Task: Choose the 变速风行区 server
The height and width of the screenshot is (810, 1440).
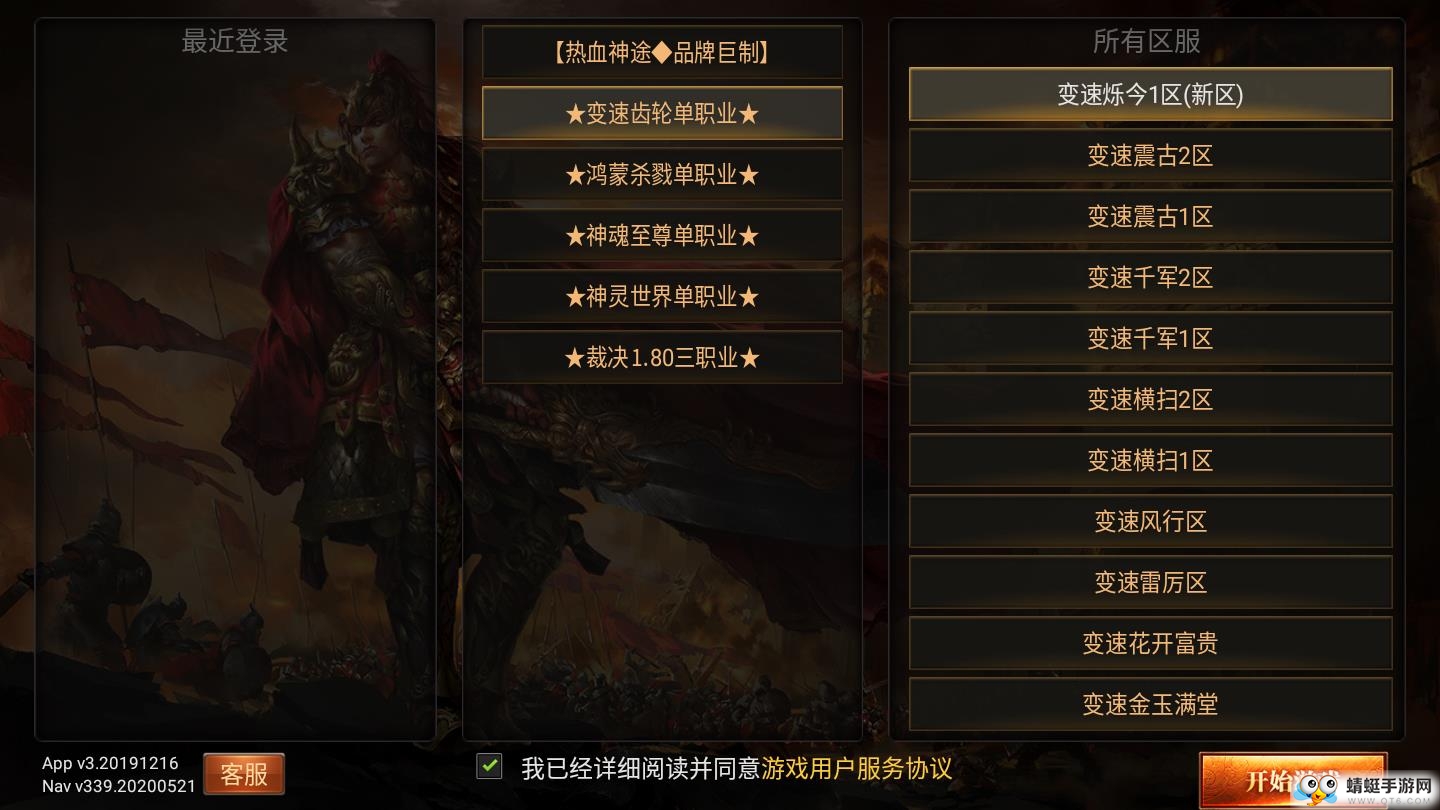Action: (x=1149, y=521)
